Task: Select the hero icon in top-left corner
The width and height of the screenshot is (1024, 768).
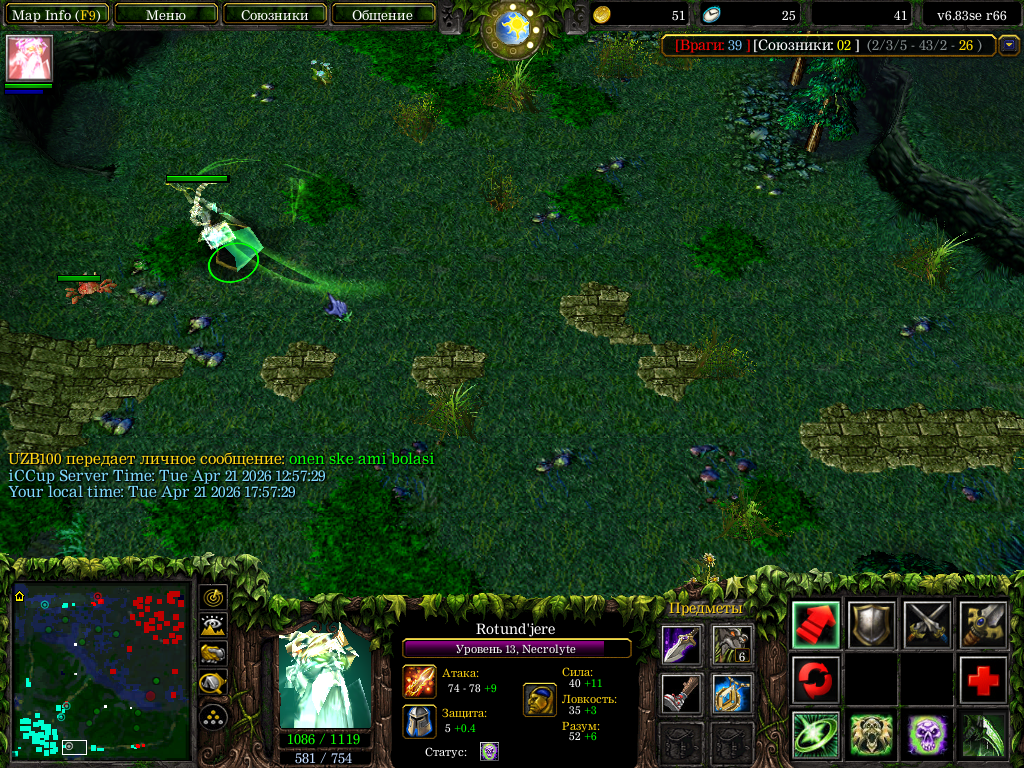Action: click(29, 58)
